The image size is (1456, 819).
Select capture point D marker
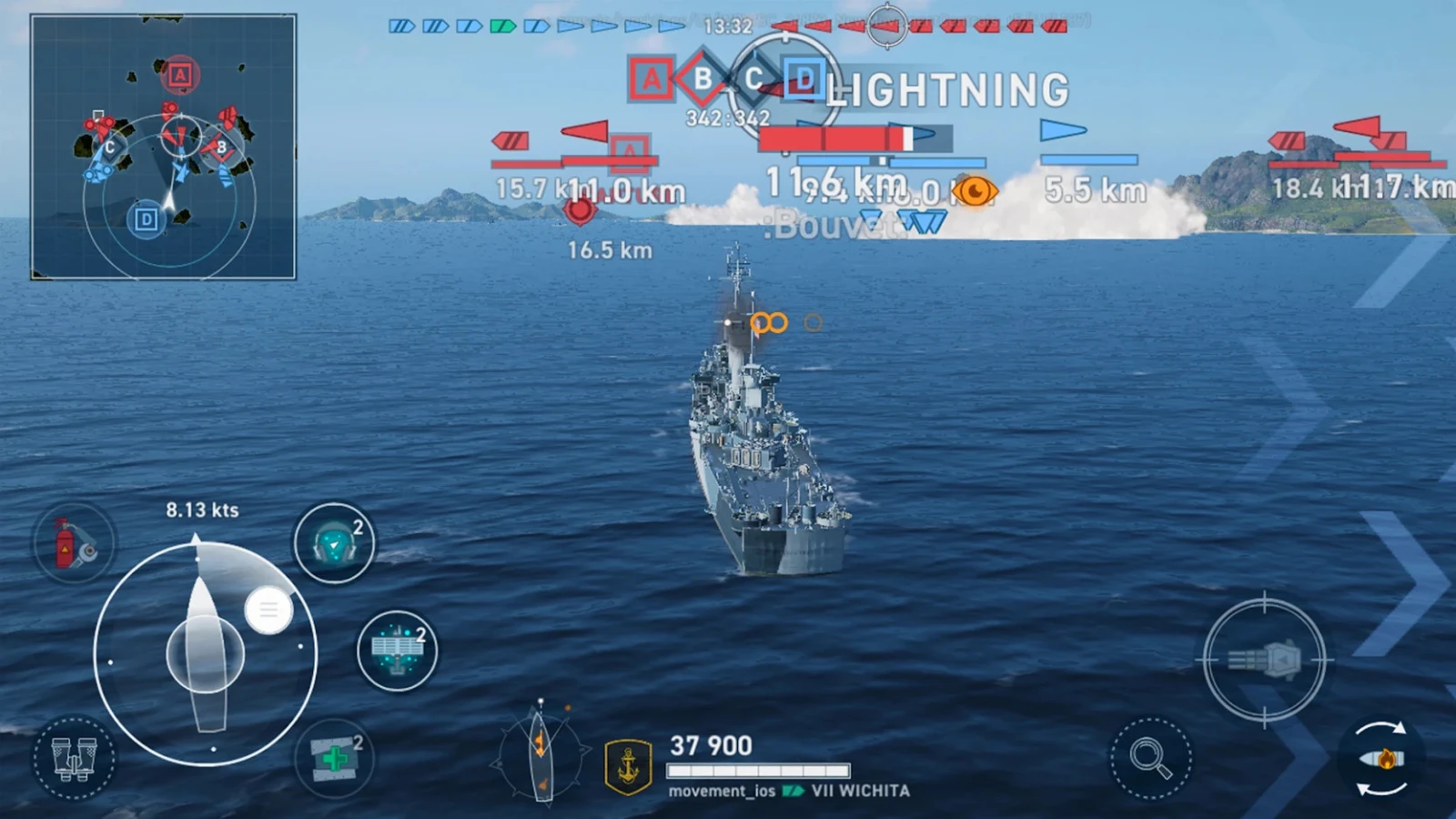[804, 79]
